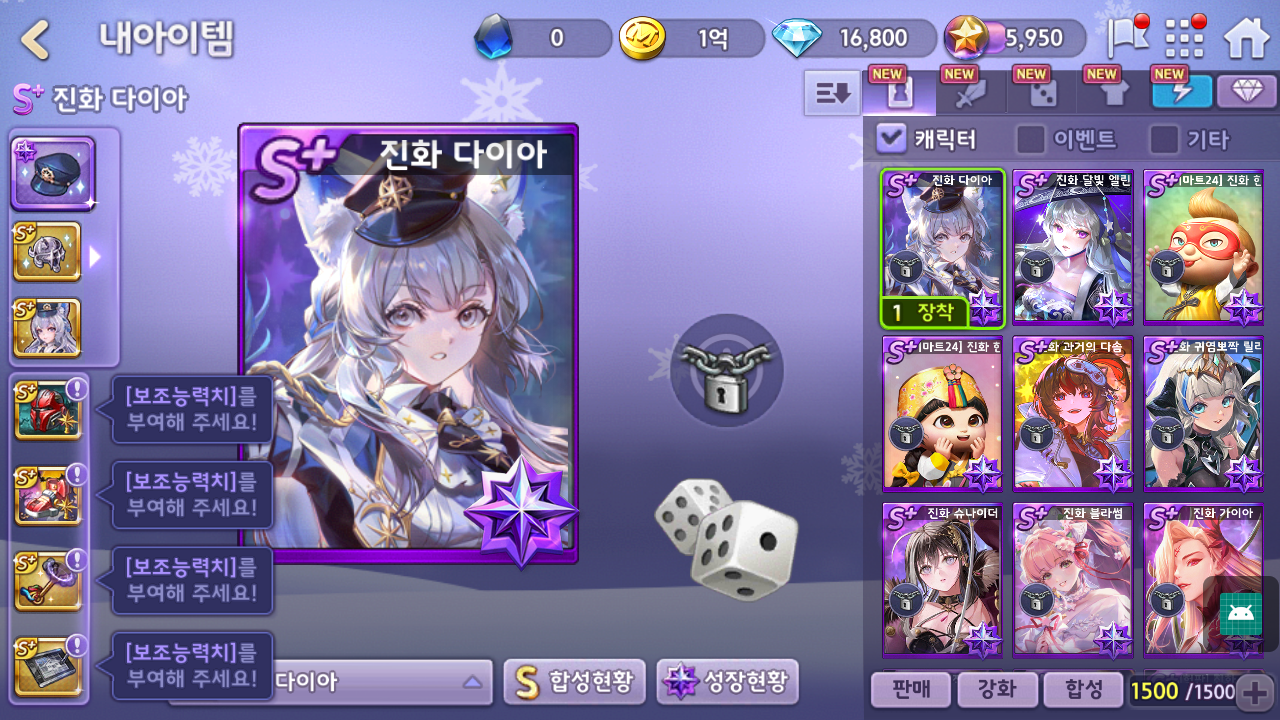This screenshot has width=1280, height=720.
Task: Select the 진화 달빛 엘린 character card
Action: [1072, 247]
